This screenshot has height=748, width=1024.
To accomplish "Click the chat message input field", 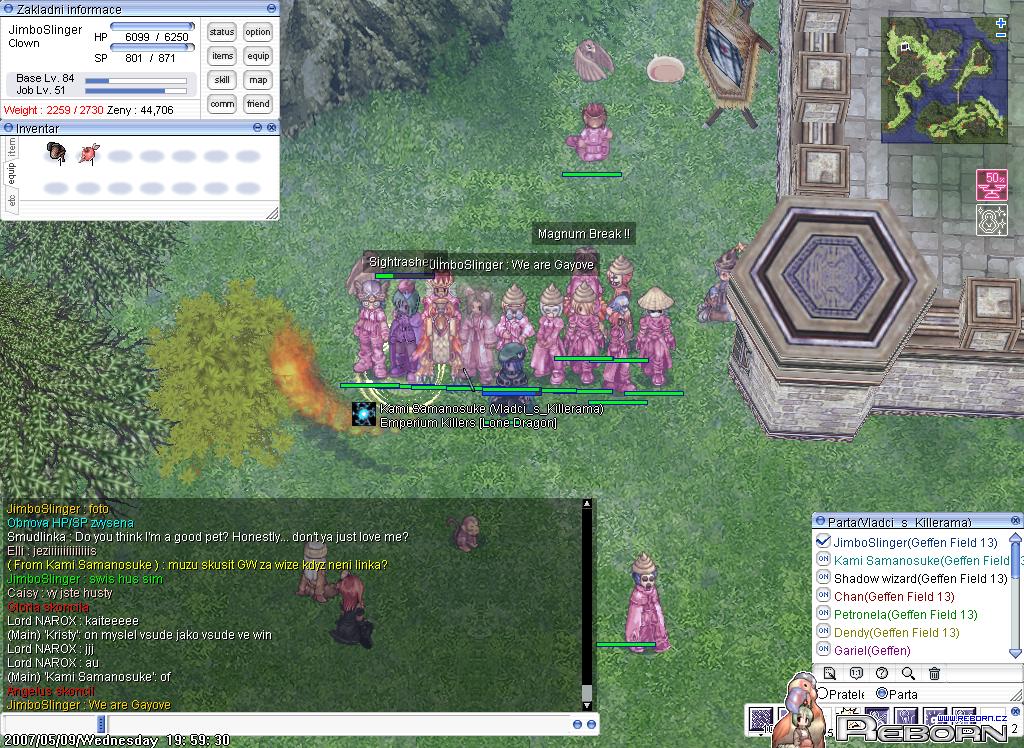I will [290, 723].
